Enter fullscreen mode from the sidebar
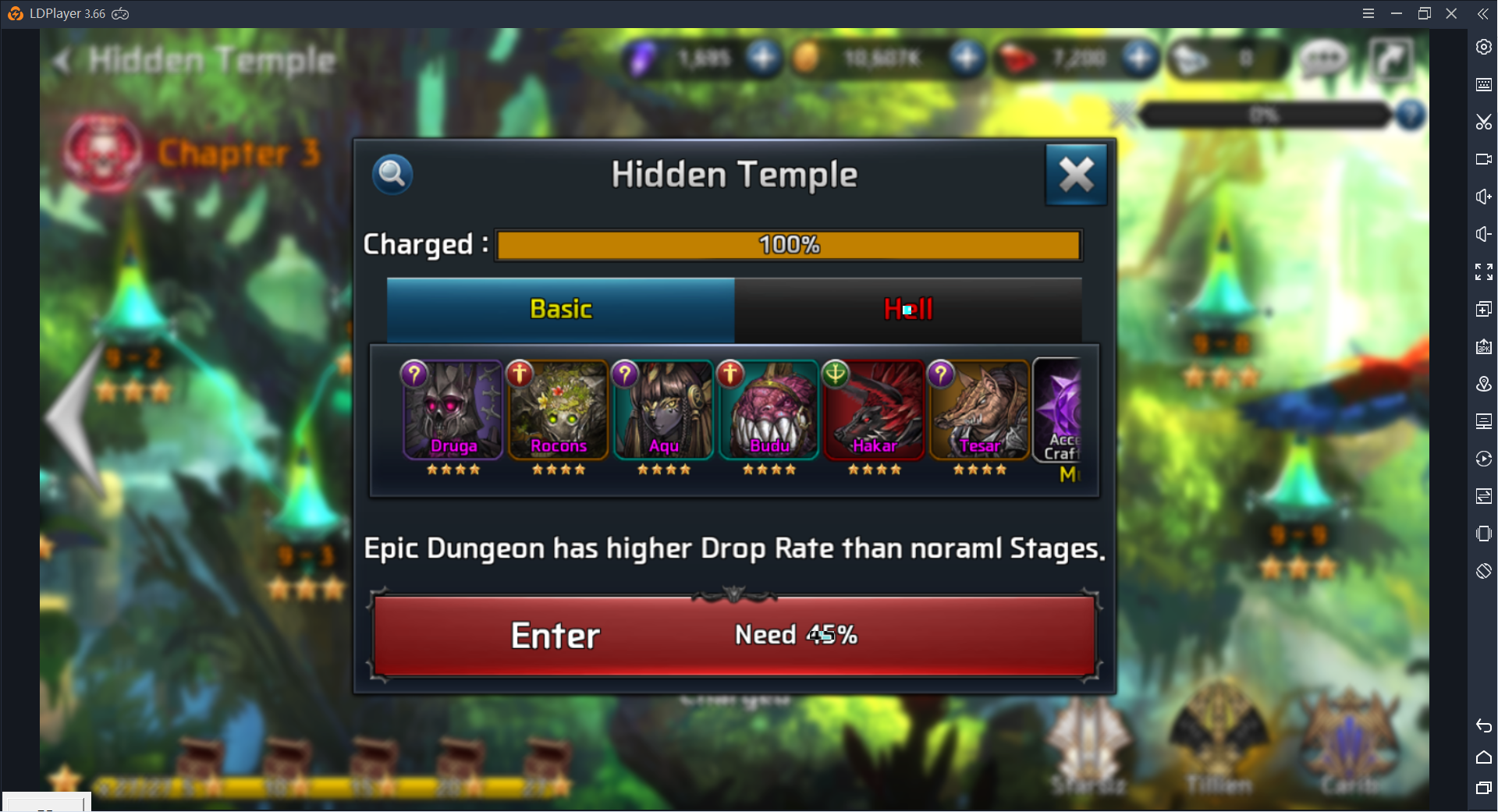Image resolution: width=1498 pixels, height=812 pixels. [1483, 271]
